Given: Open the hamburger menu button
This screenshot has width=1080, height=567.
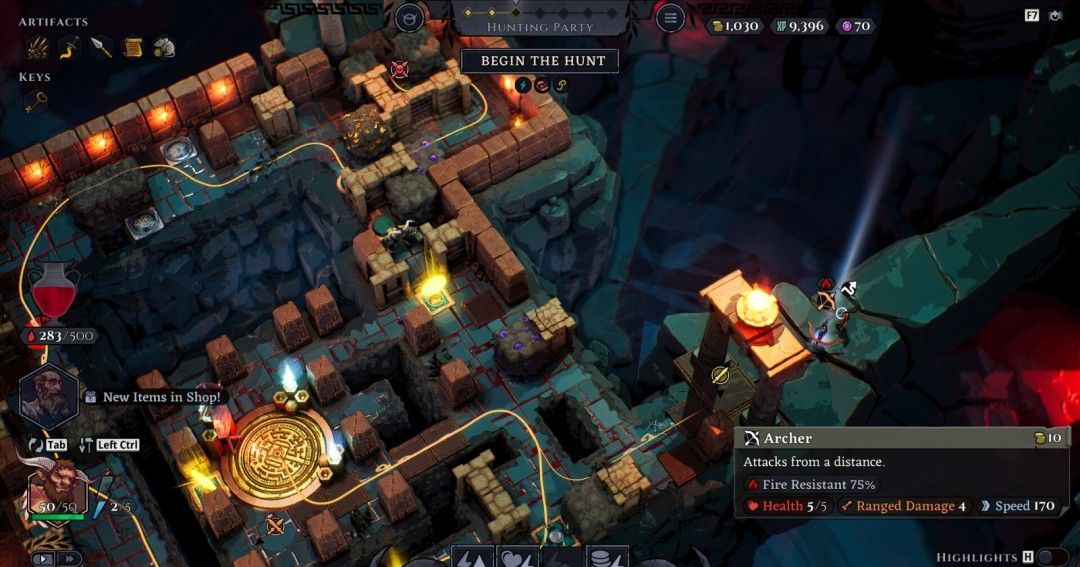Looking at the screenshot, I should [x=669, y=17].
